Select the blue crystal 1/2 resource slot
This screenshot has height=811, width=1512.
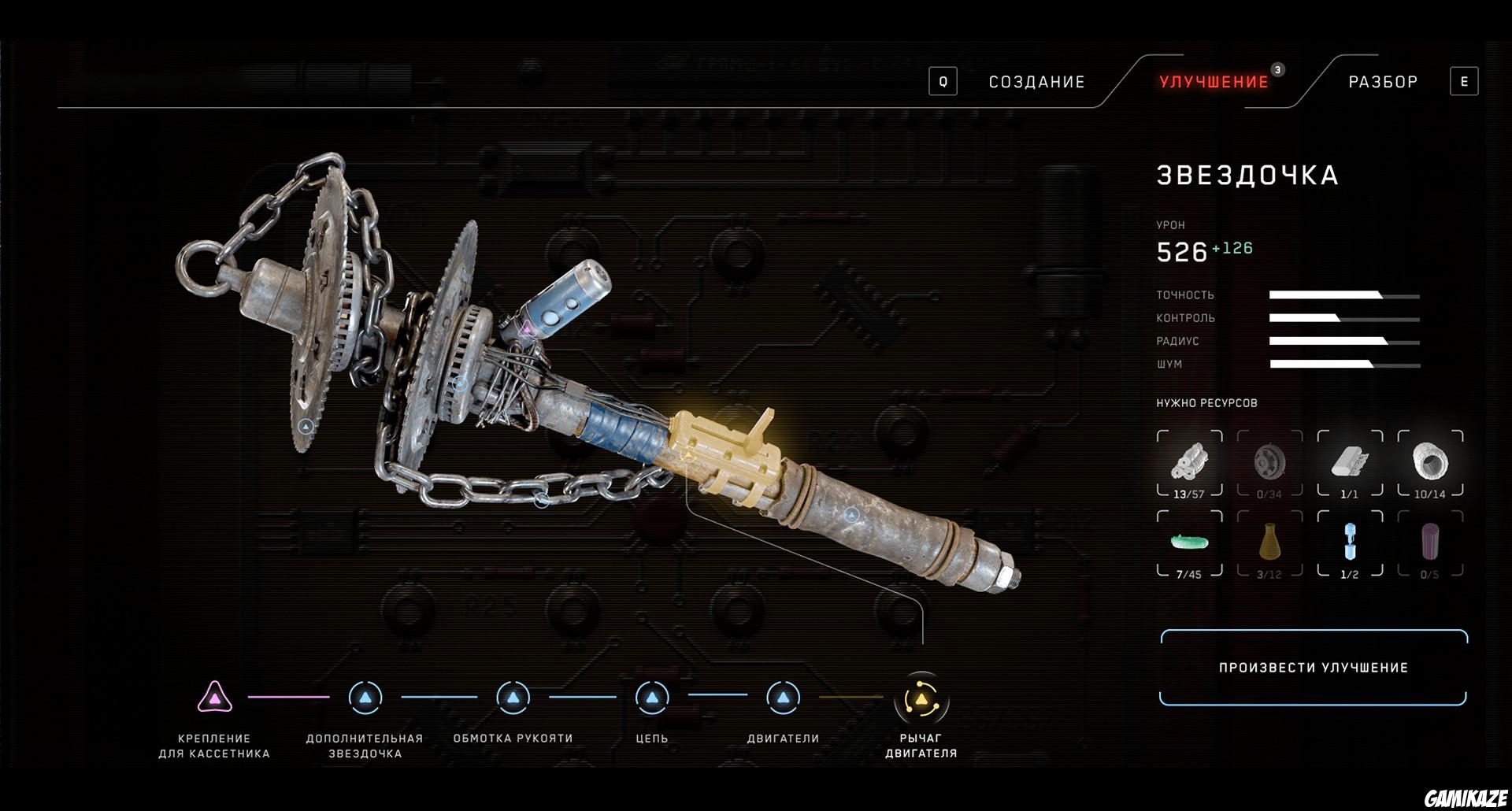click(1350, 543)
